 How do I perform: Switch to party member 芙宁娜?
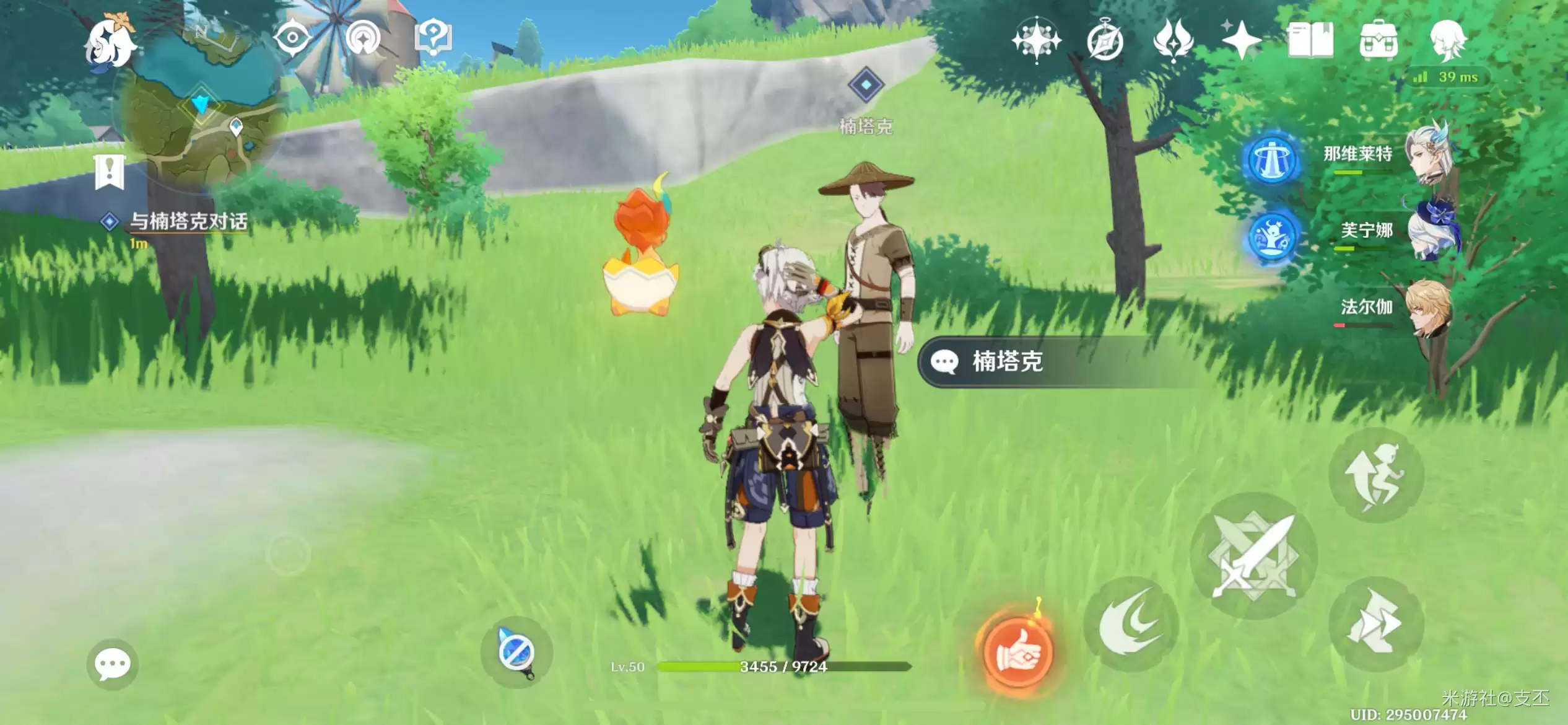click(x=1393, y=232)
